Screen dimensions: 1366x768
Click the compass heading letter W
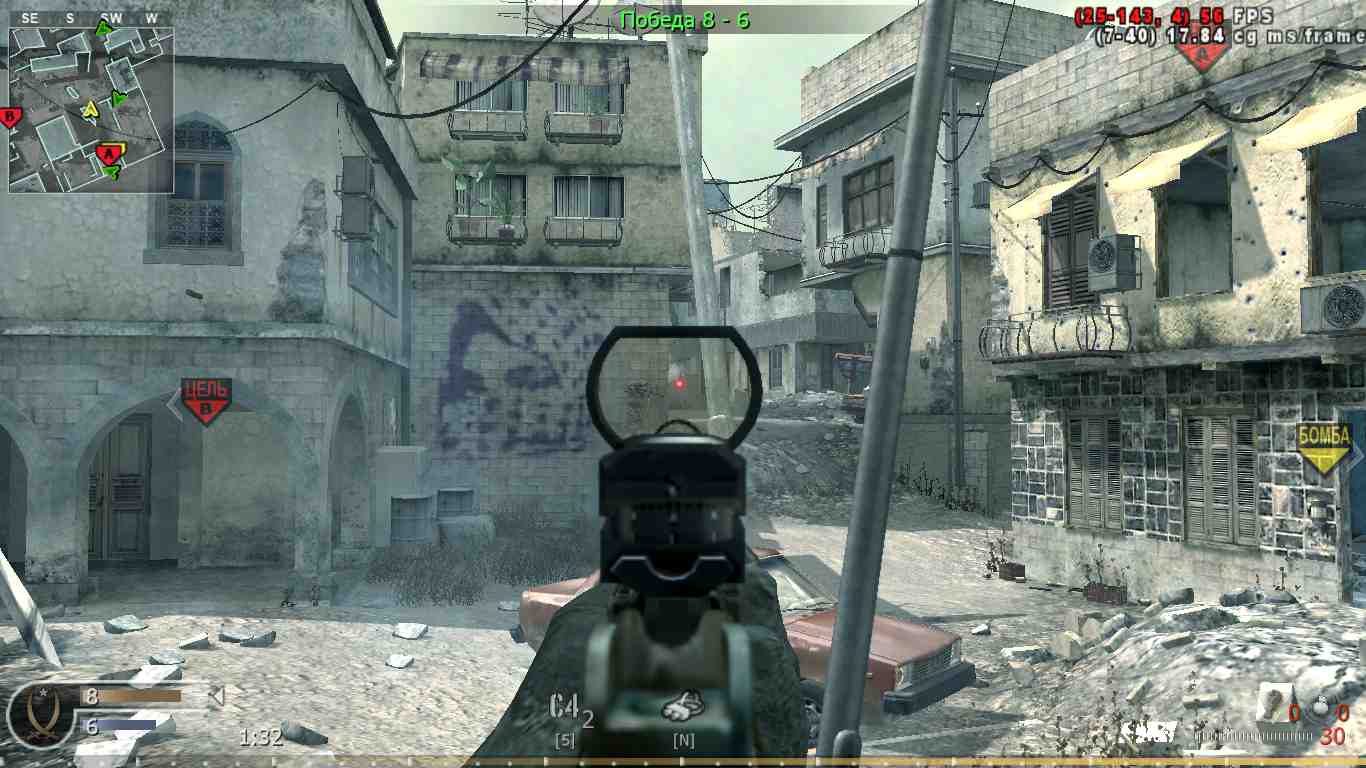click(151, 16)
